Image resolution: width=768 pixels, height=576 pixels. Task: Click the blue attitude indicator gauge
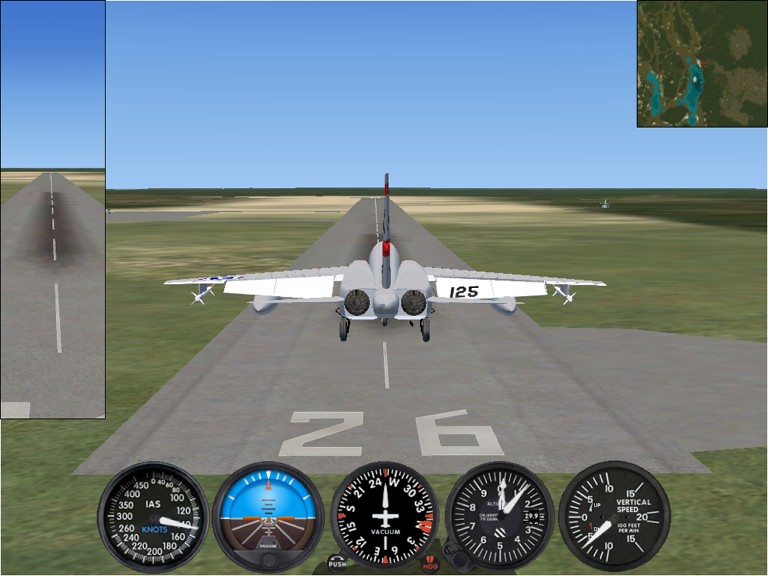pos(267,516)
